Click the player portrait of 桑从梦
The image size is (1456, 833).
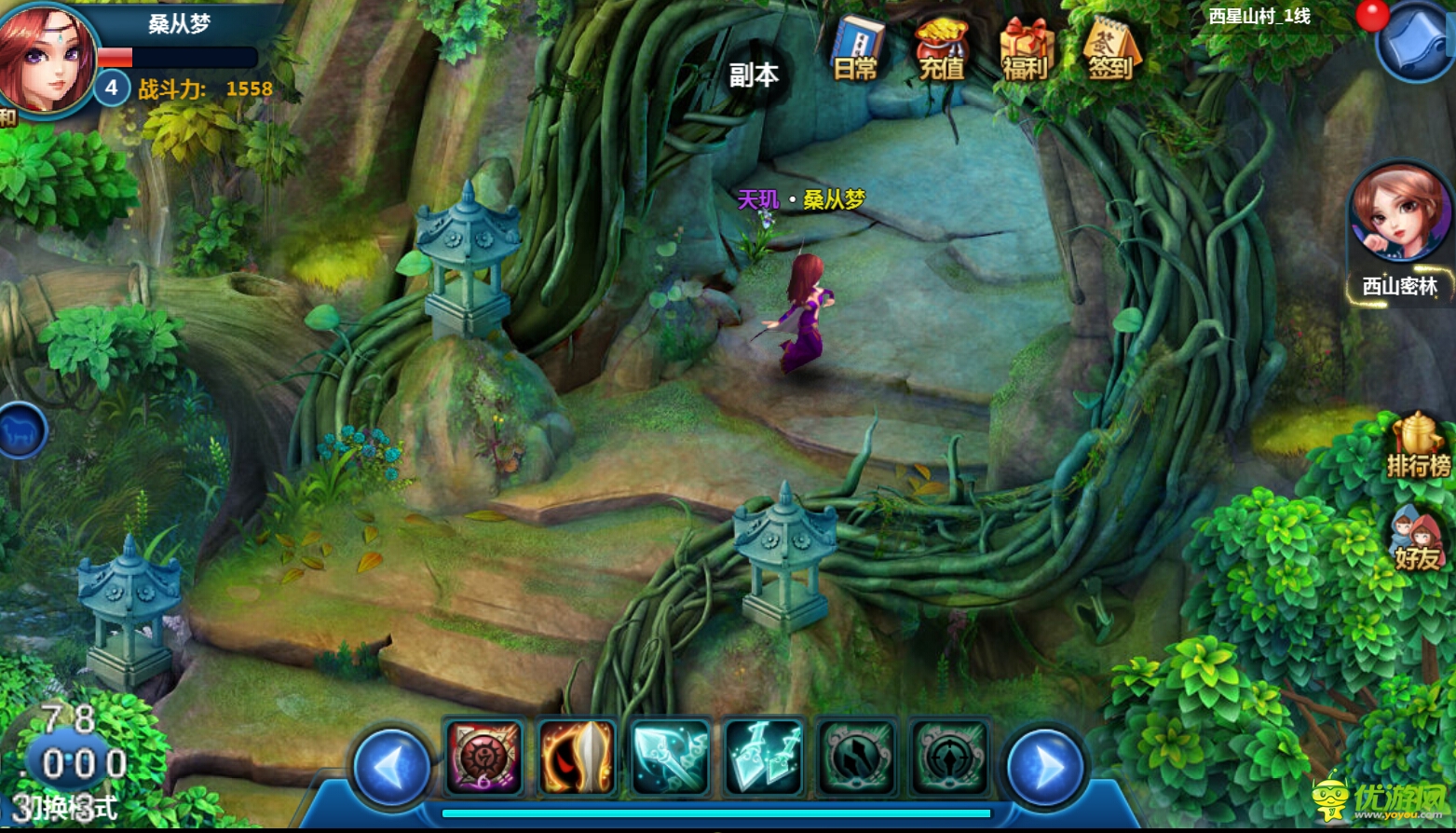[x=47, y=58]
